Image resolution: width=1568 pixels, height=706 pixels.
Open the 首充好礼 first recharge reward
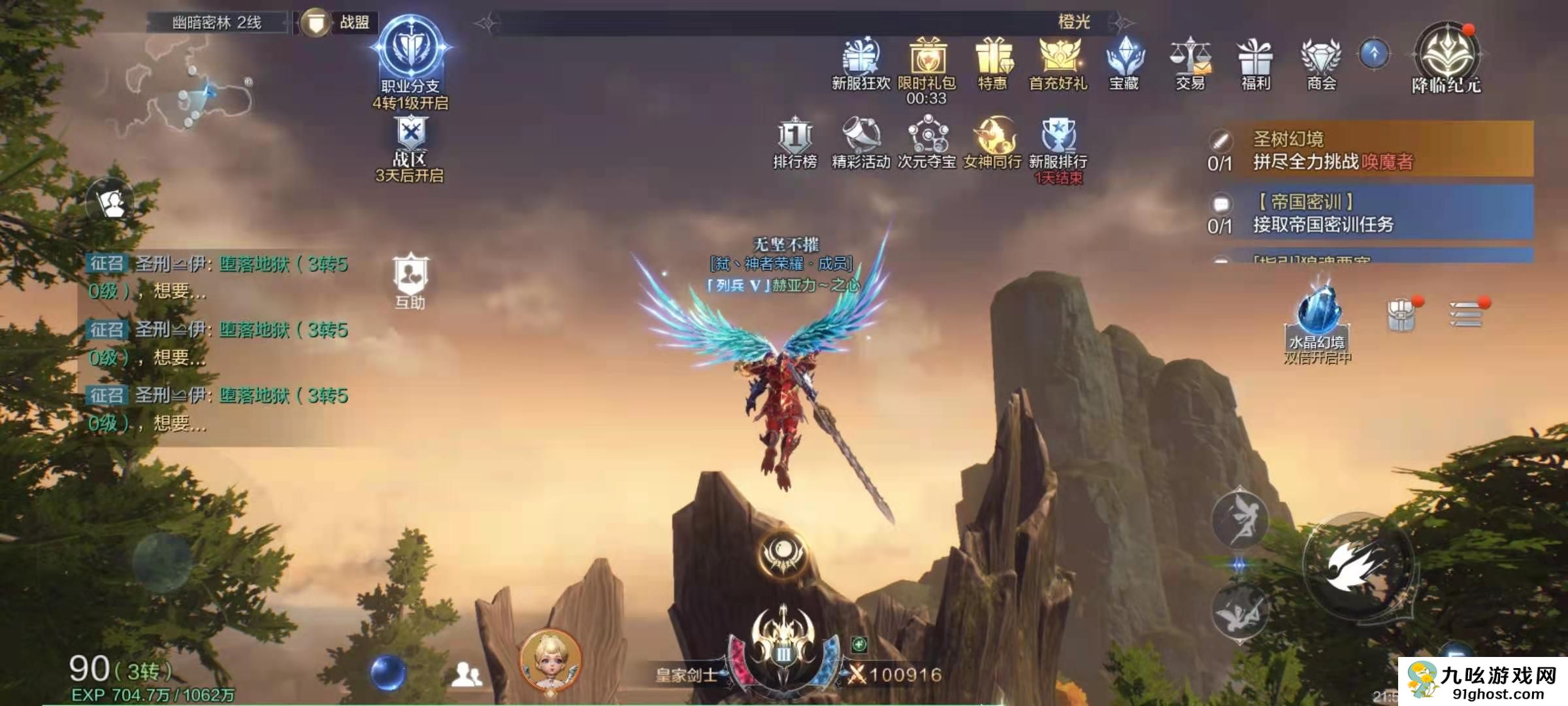(1058, 58)
